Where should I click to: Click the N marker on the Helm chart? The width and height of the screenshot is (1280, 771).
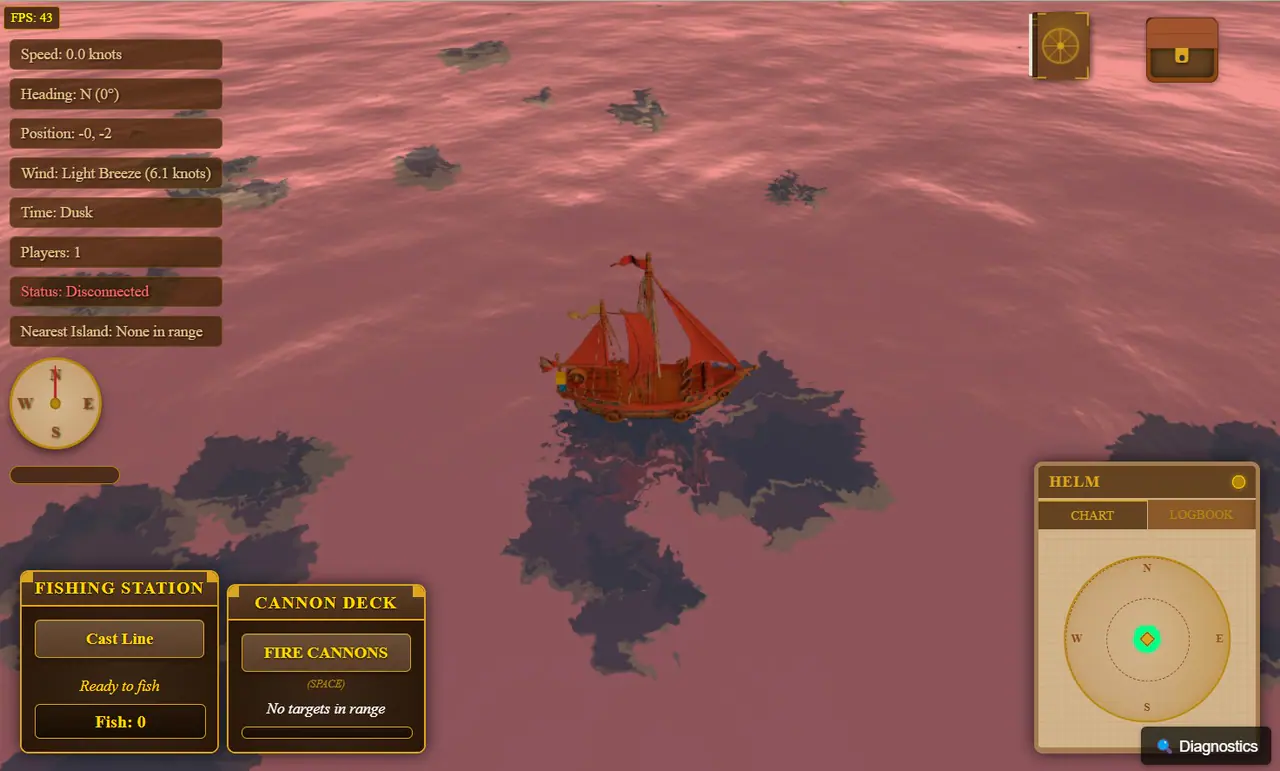(x=1147, y=567)
